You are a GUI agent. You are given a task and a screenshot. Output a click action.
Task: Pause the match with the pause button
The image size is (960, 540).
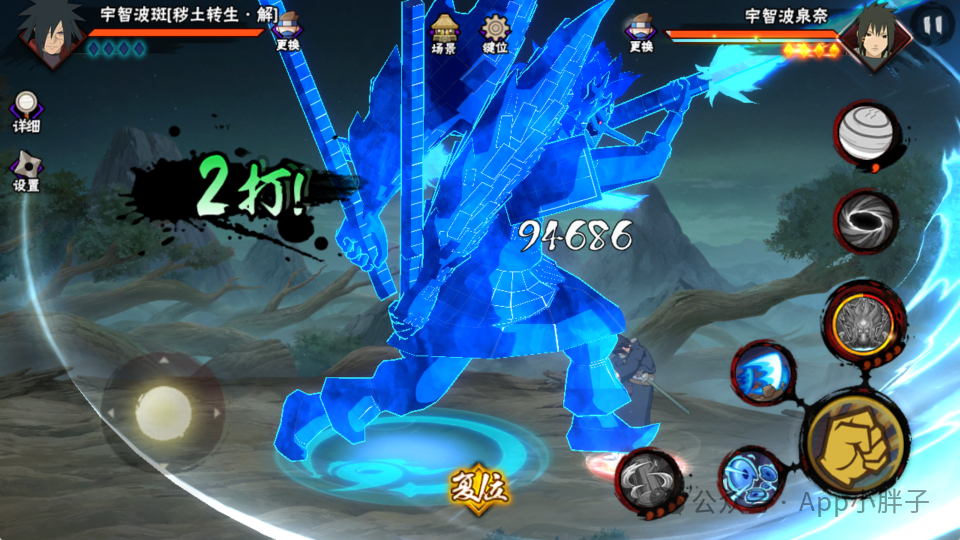coord(933,24)
